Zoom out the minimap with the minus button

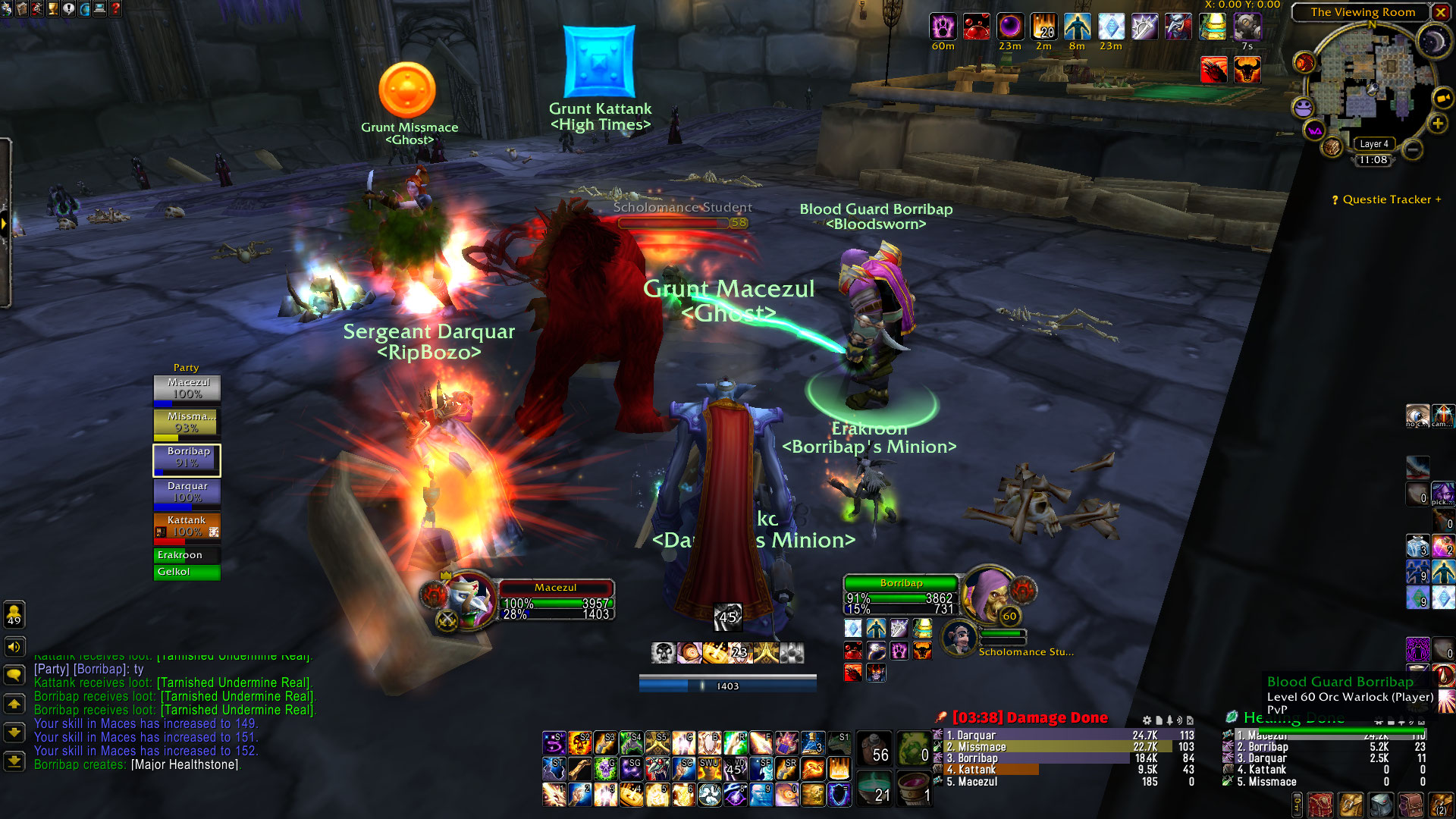[1412, 150]
